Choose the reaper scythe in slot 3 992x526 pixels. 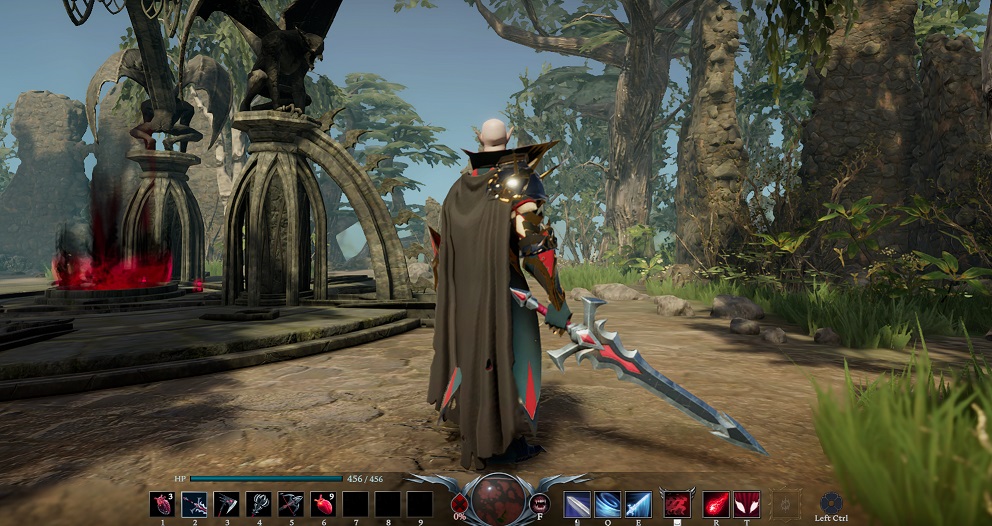tap(226, 504)
